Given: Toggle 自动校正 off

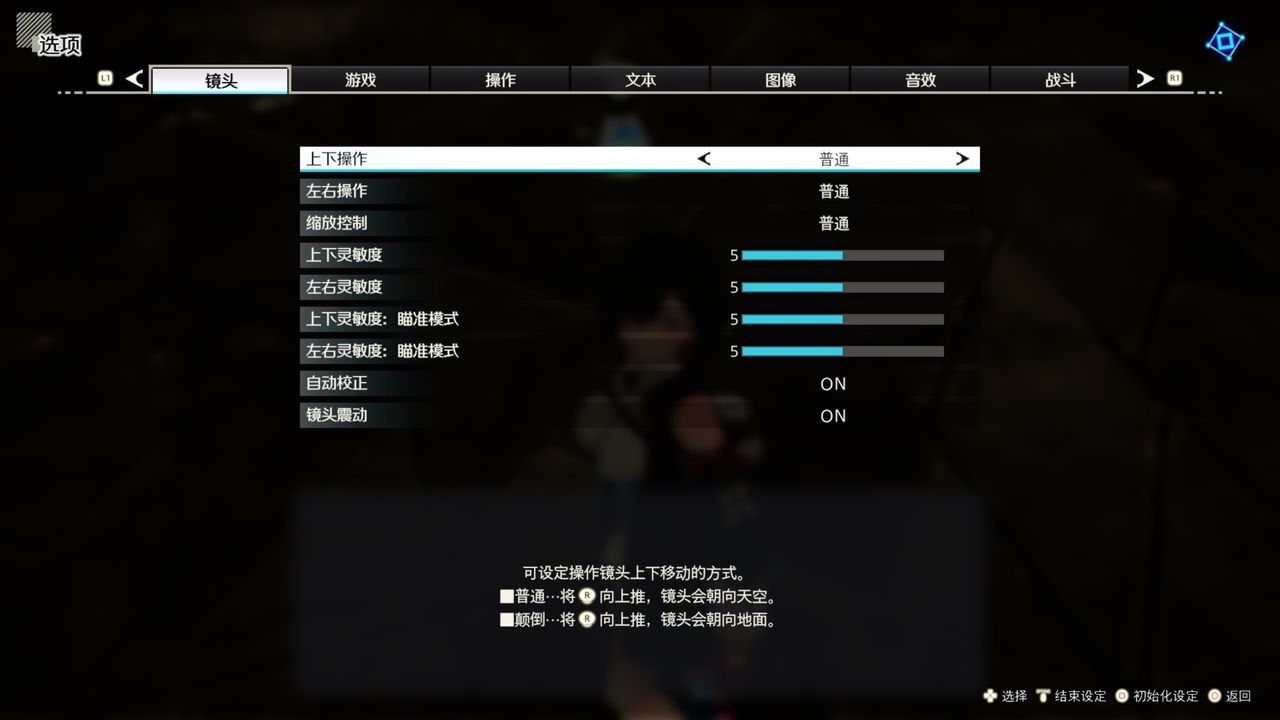Looking at the screenshot, I should (833, 384).
